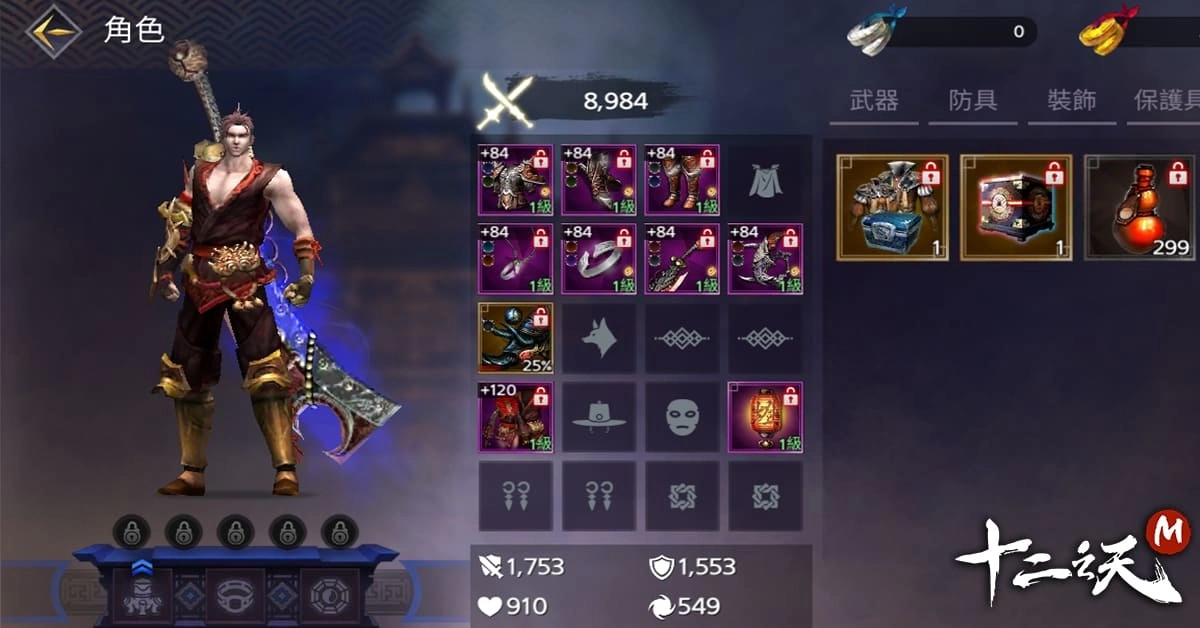Open the +120 costume outfit slot
1200x628 pixels.
point(515,417)
